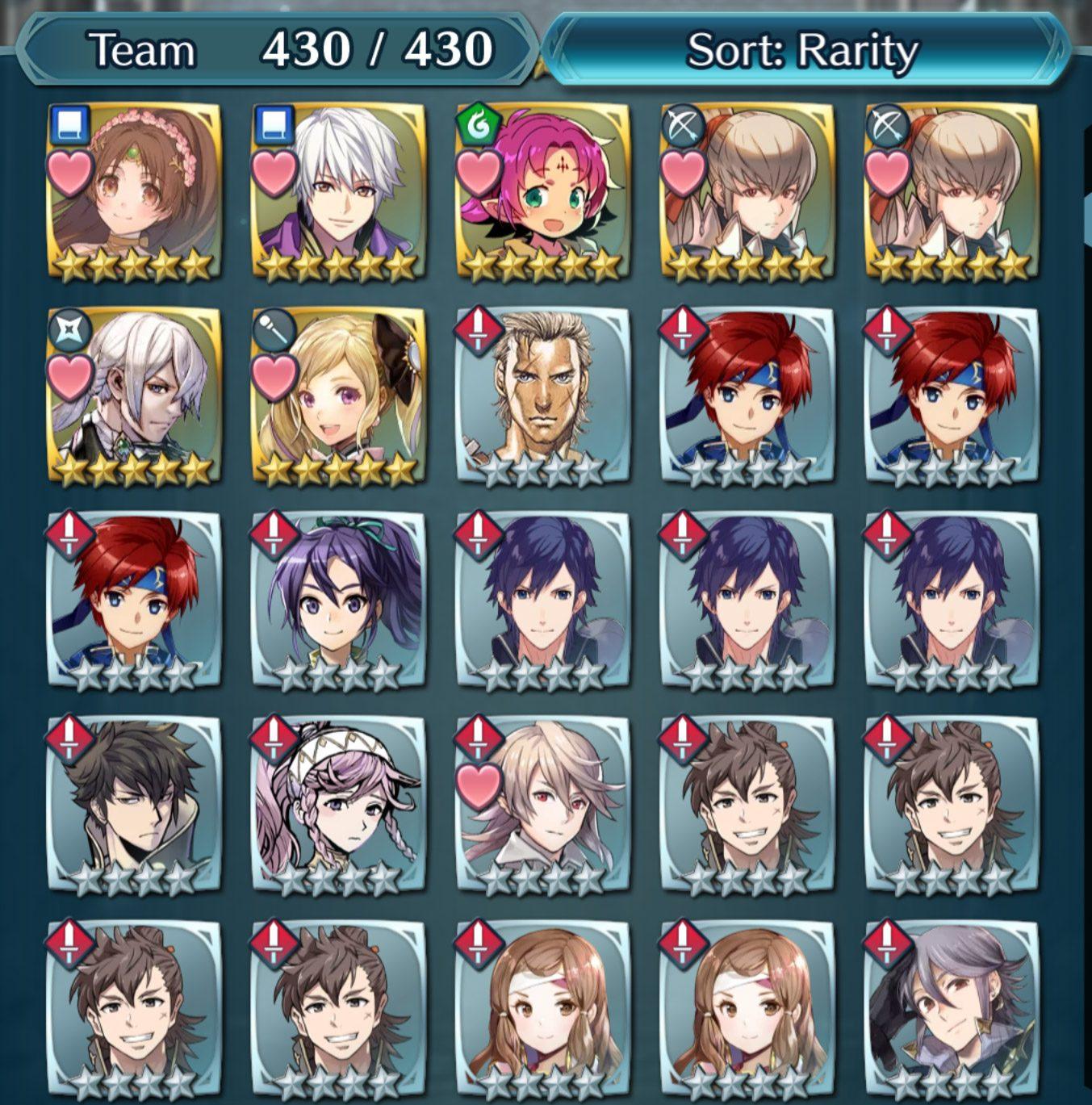Choose the four-star sword hero marked with heart

[542, 804]
